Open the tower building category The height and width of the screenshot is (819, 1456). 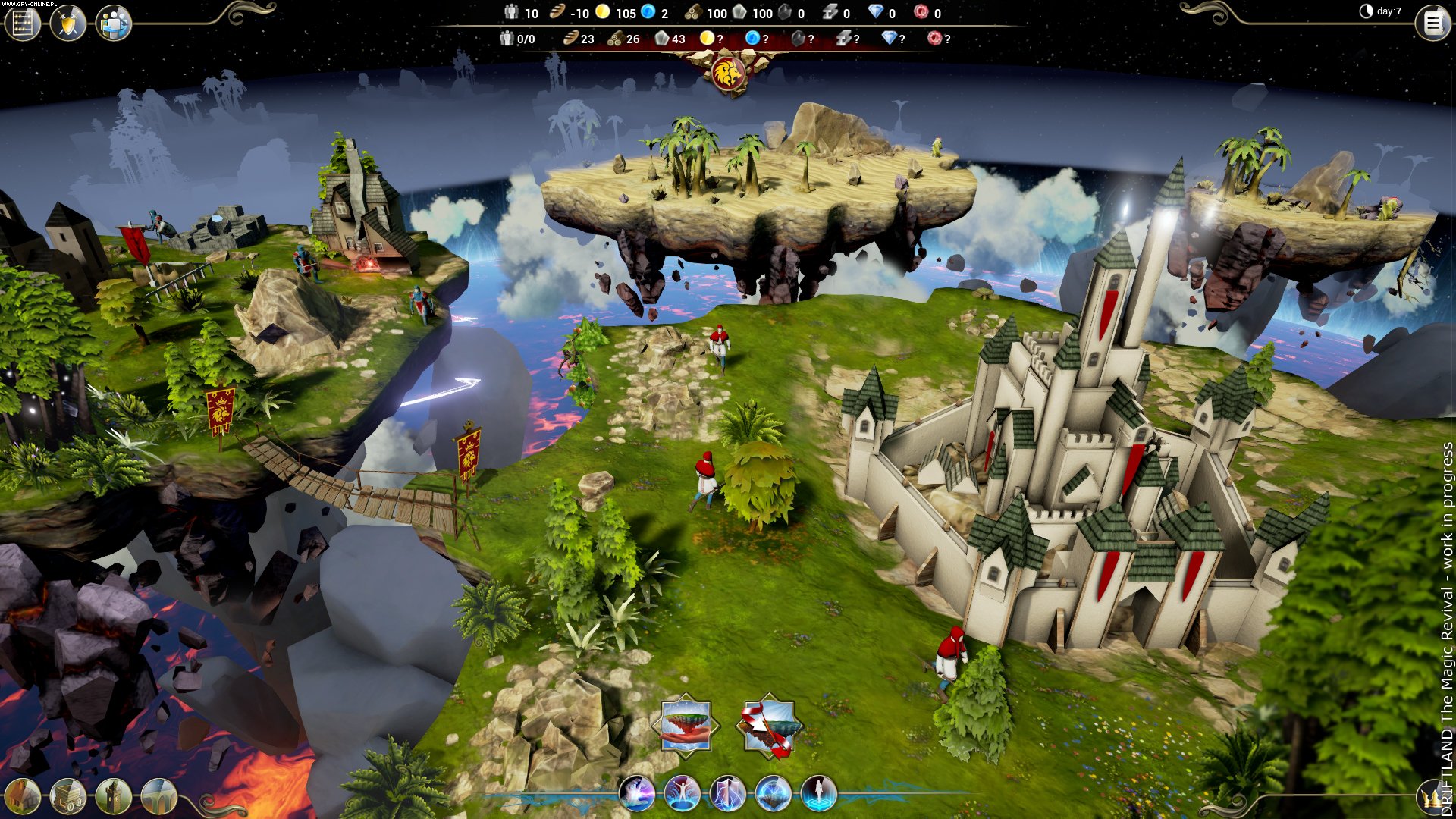click(113, 796)
